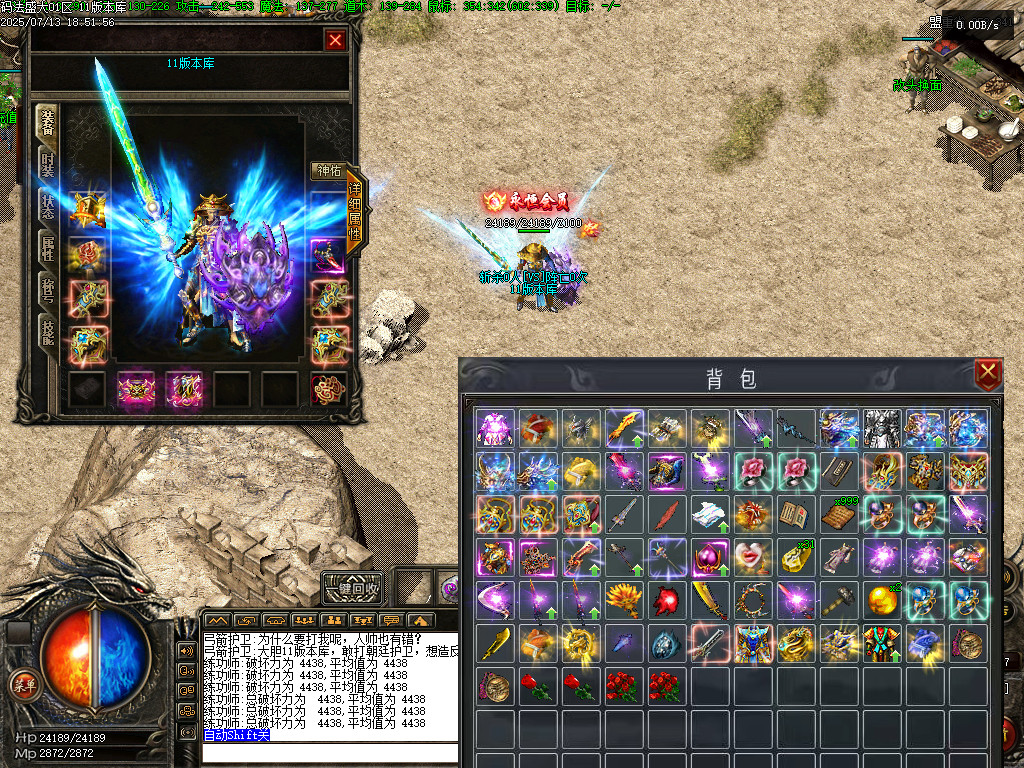Close the character equipment panel
Image resolution: width=1024 pixels, height=768 pixels.
click(336, 40)
